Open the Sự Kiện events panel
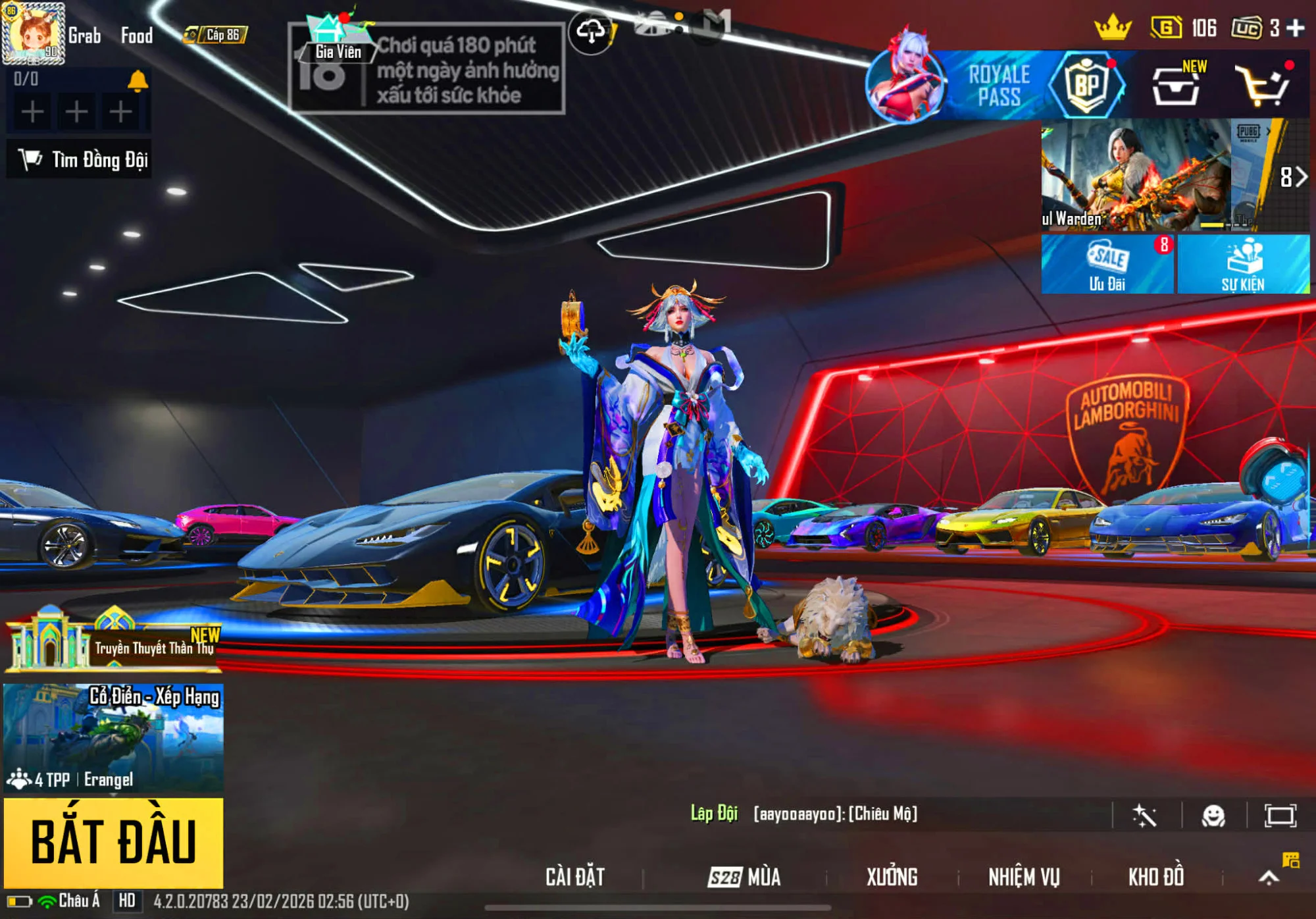Viewport: 1316px width, 919px height. click(1243, 265)
